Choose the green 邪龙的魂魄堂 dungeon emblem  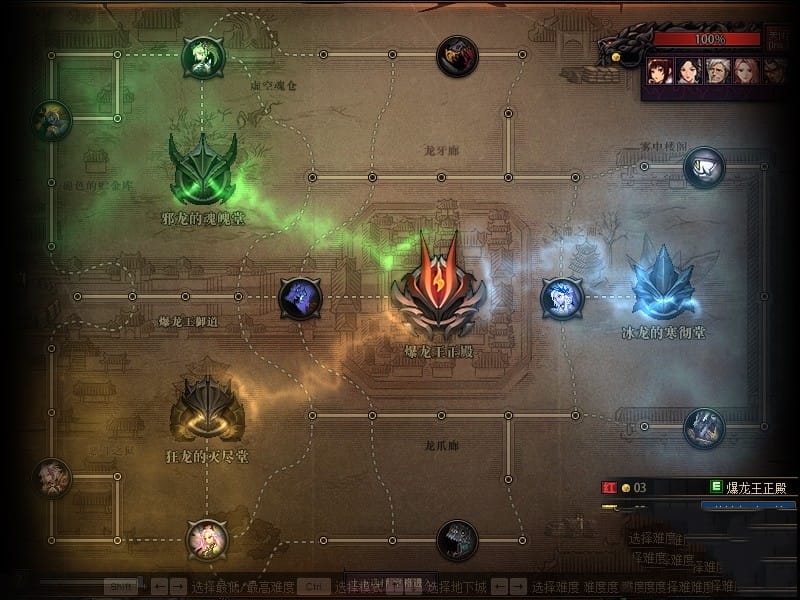coord(203,170)
